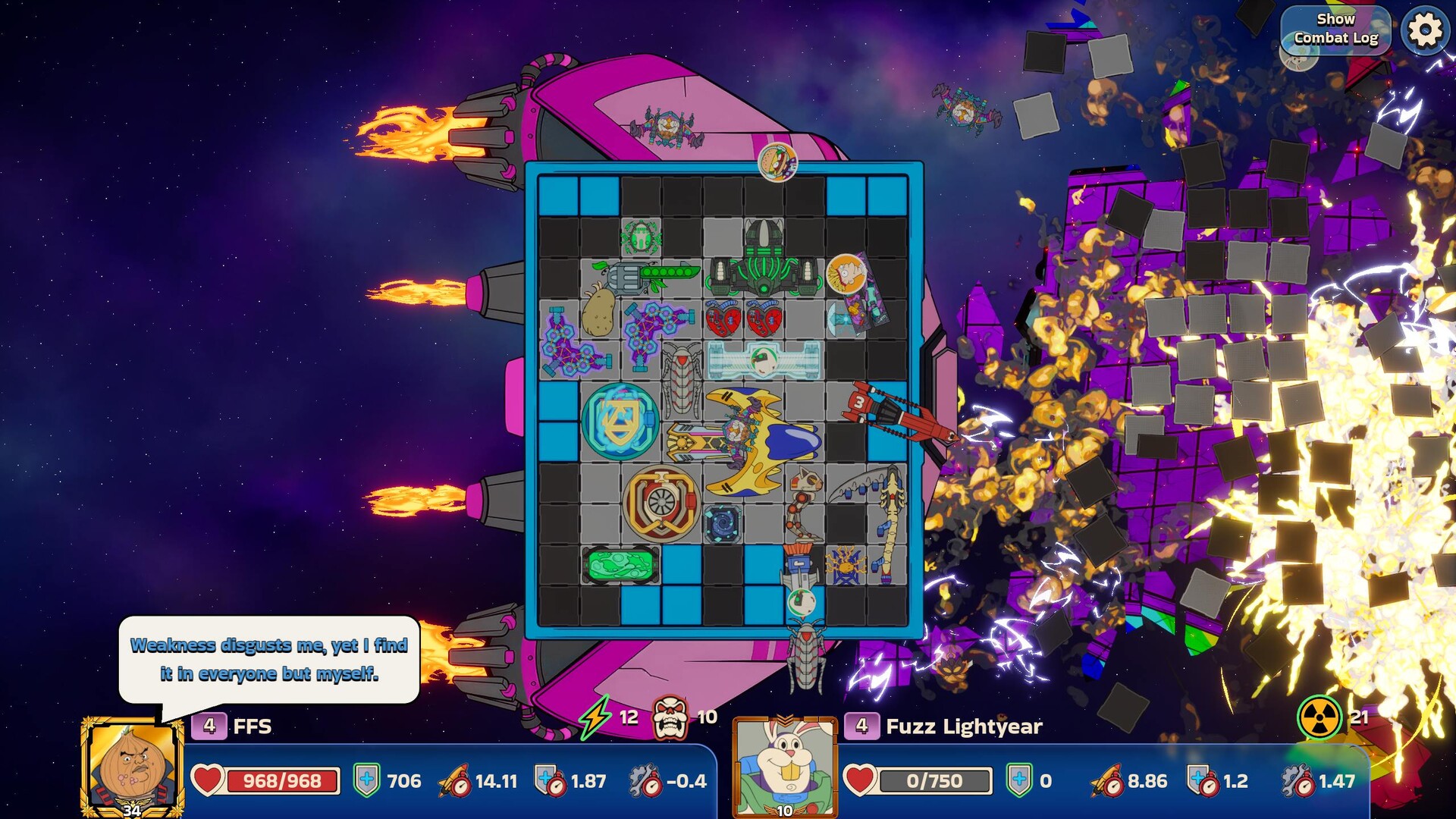Click the Show Combat Log button
Image resolution: width=1456 pixels, height=819 pixels.
[1335, 29]
